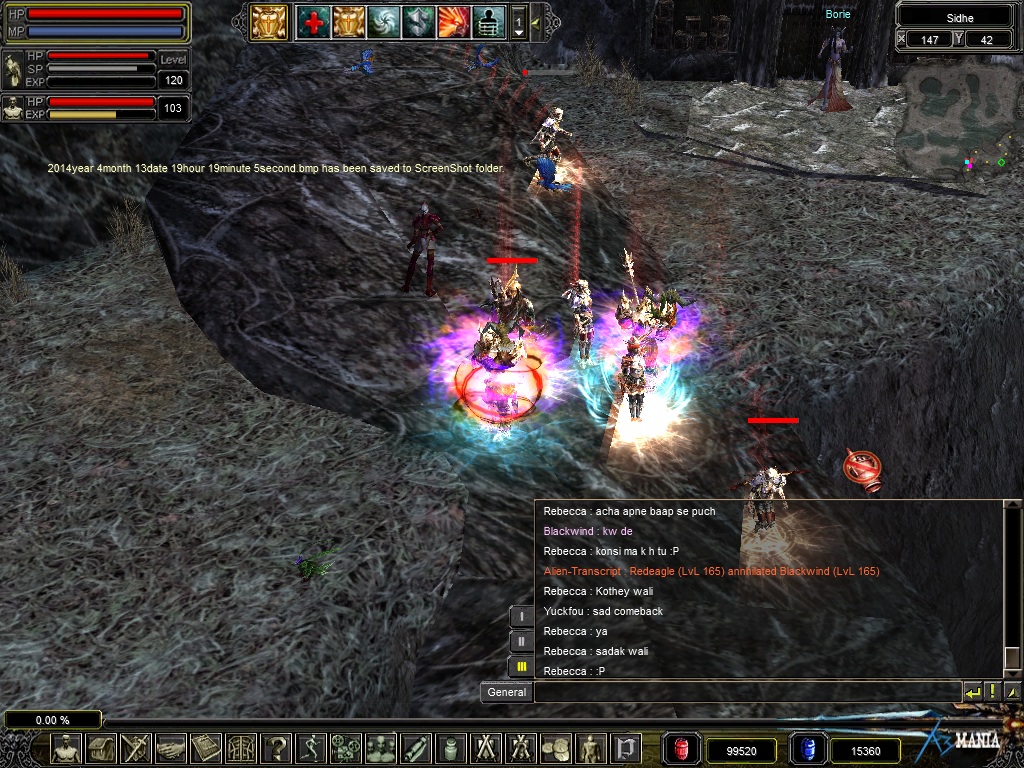1024x768 pixels.
Task: Open the General chat channel selector
Action: pyautogui.click(x=507, y=692)
